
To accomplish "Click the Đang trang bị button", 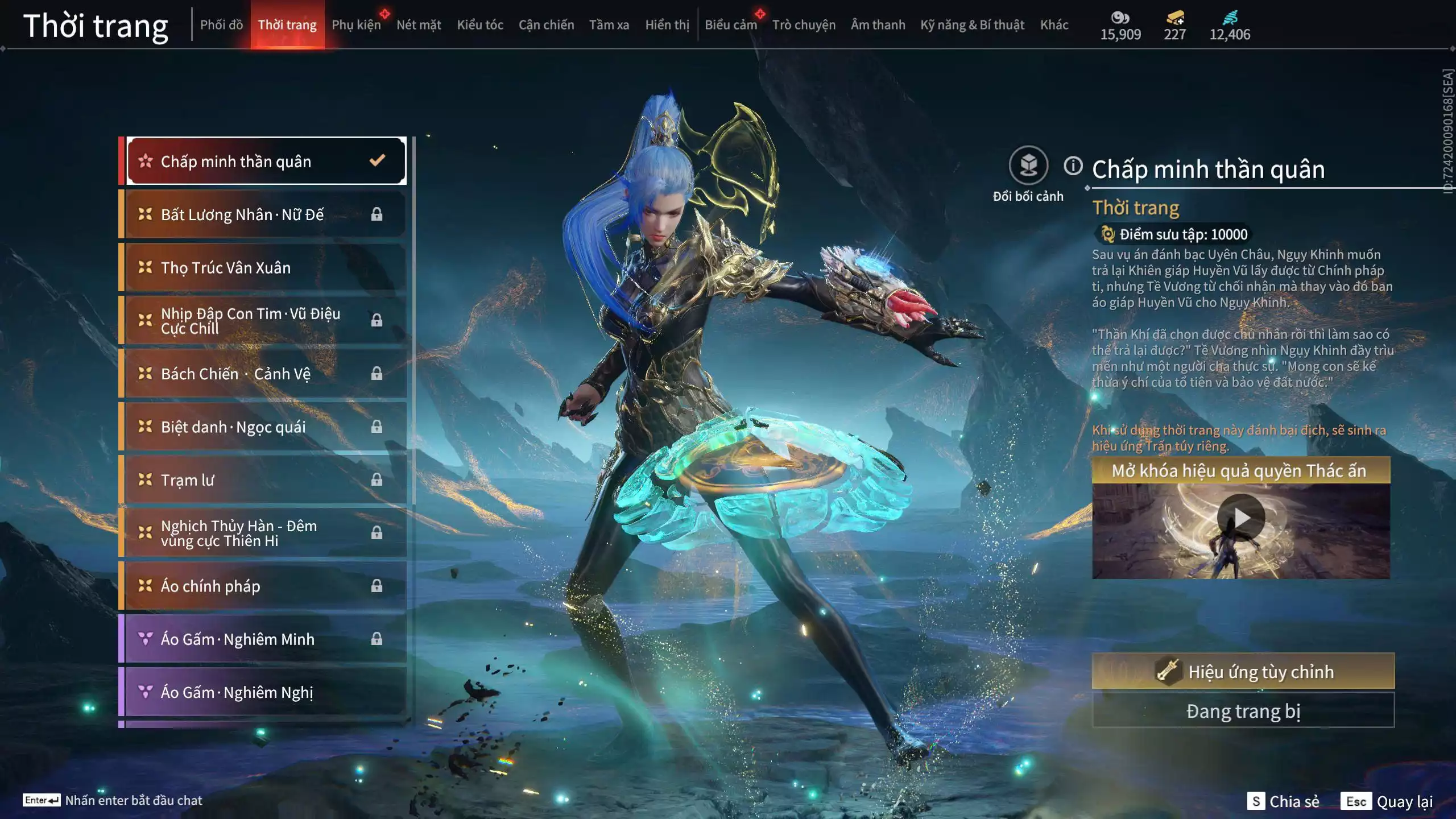I will tap(1243, 711).
